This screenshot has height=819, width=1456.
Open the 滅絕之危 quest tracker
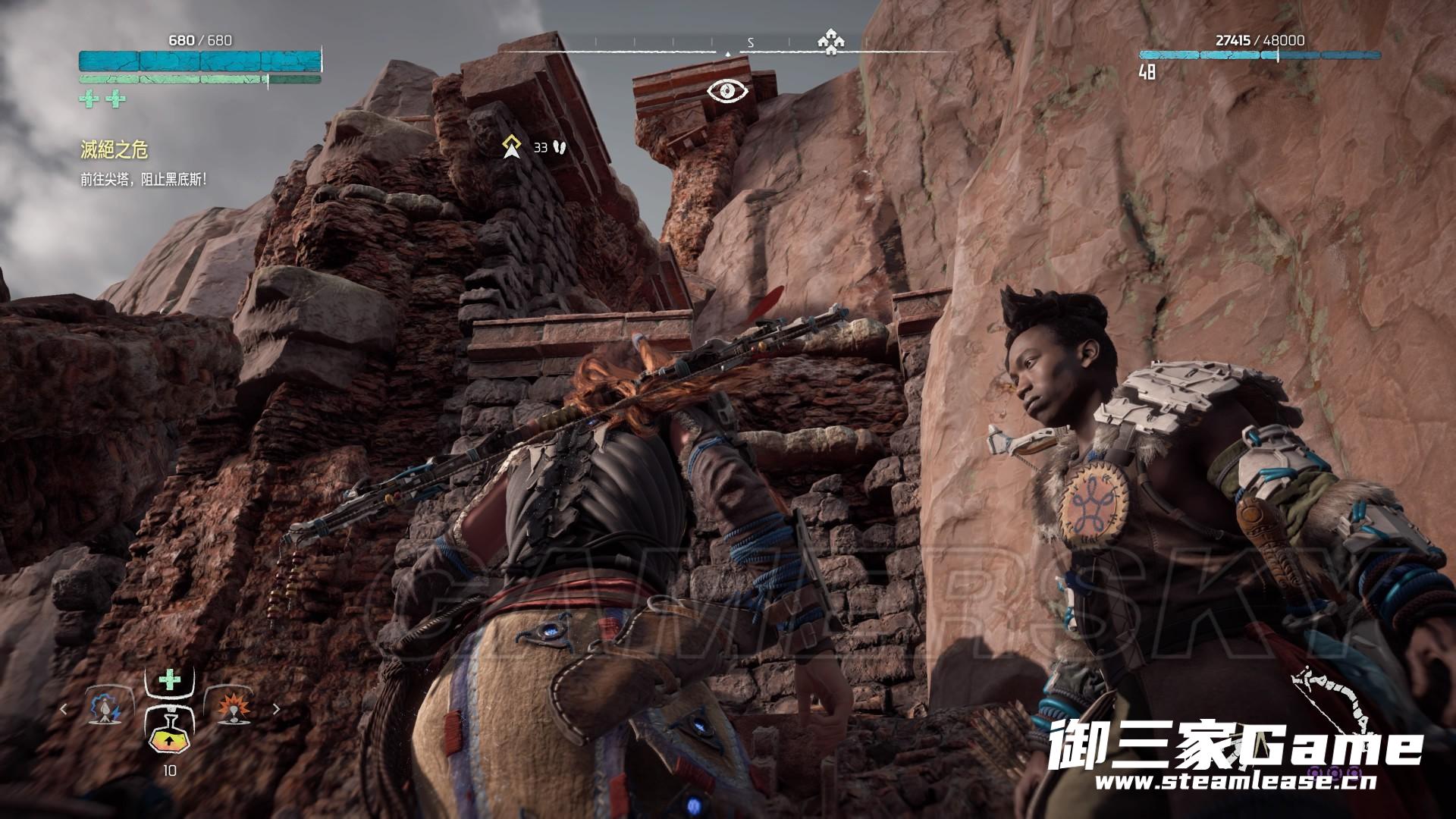point(114,150)
